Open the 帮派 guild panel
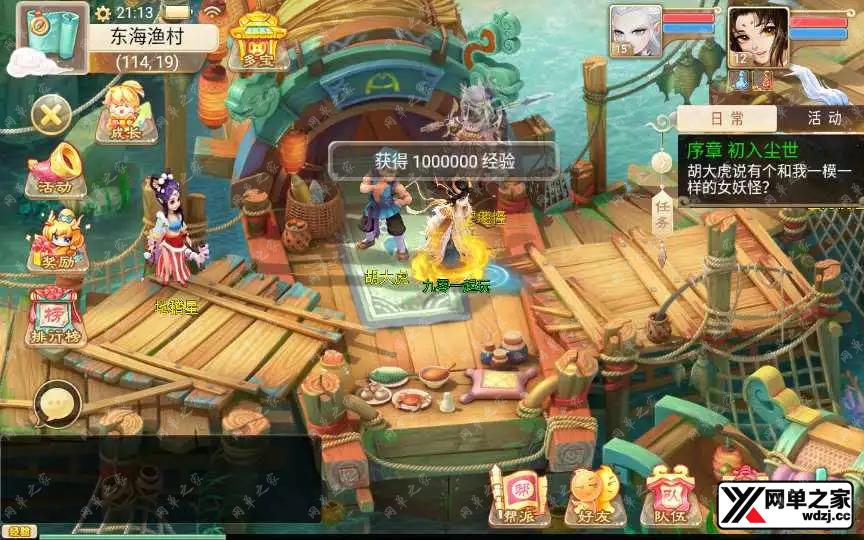 tap(520, 497)
